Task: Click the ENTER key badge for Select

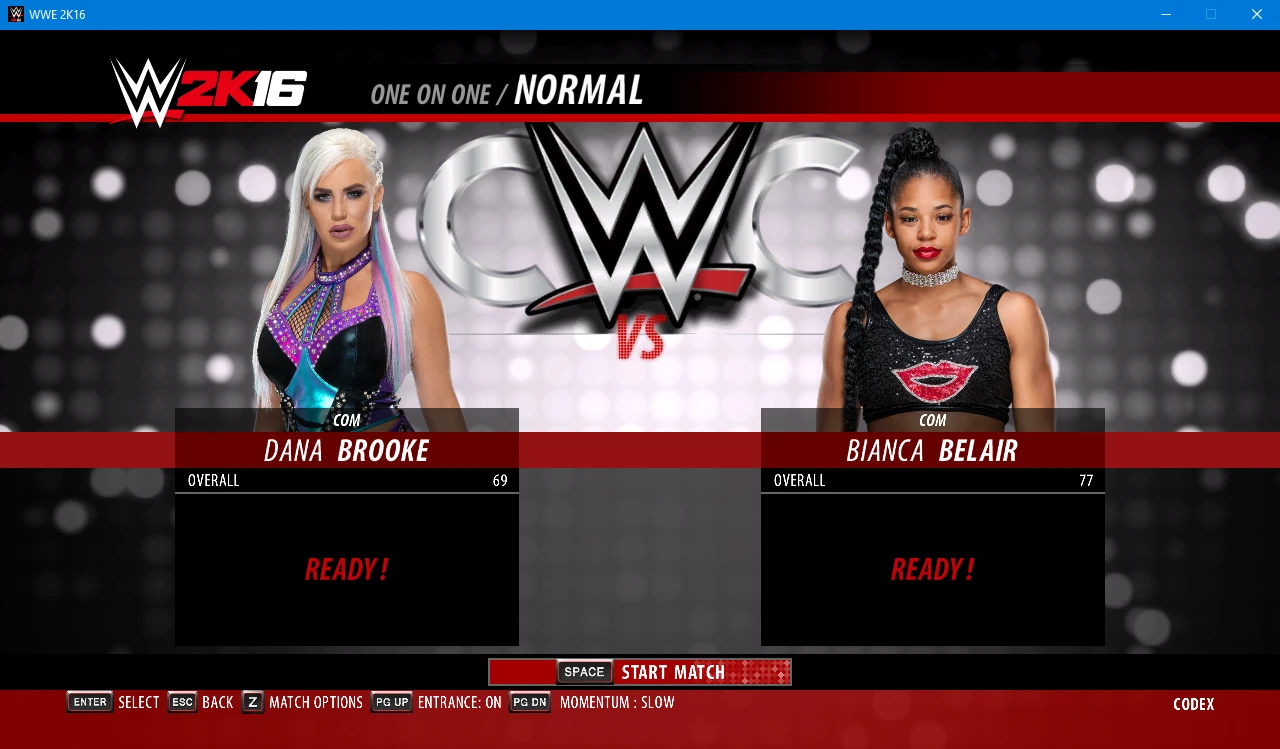Action: click(x=89, y=702)
